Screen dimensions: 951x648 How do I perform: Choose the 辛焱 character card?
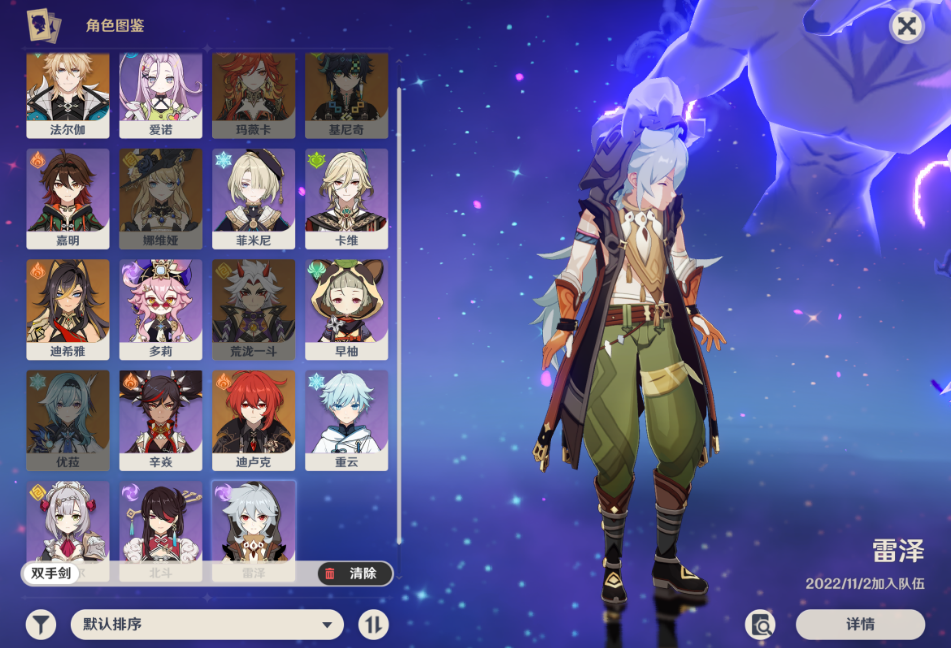161,420
